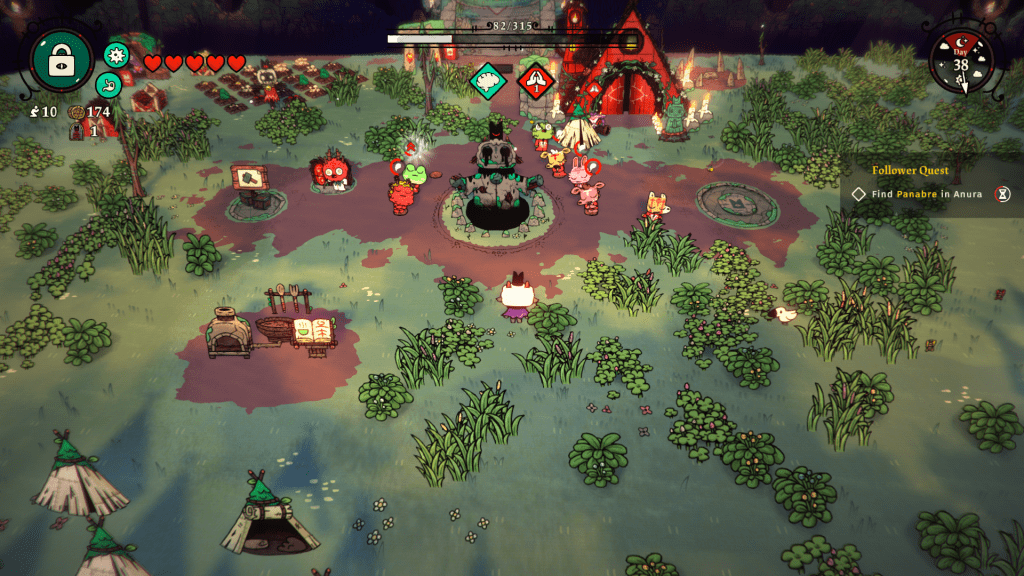Click the locked curse padlock icon
The width and height of the screenshot is (1024, 576).
click(x=62, y=60)
